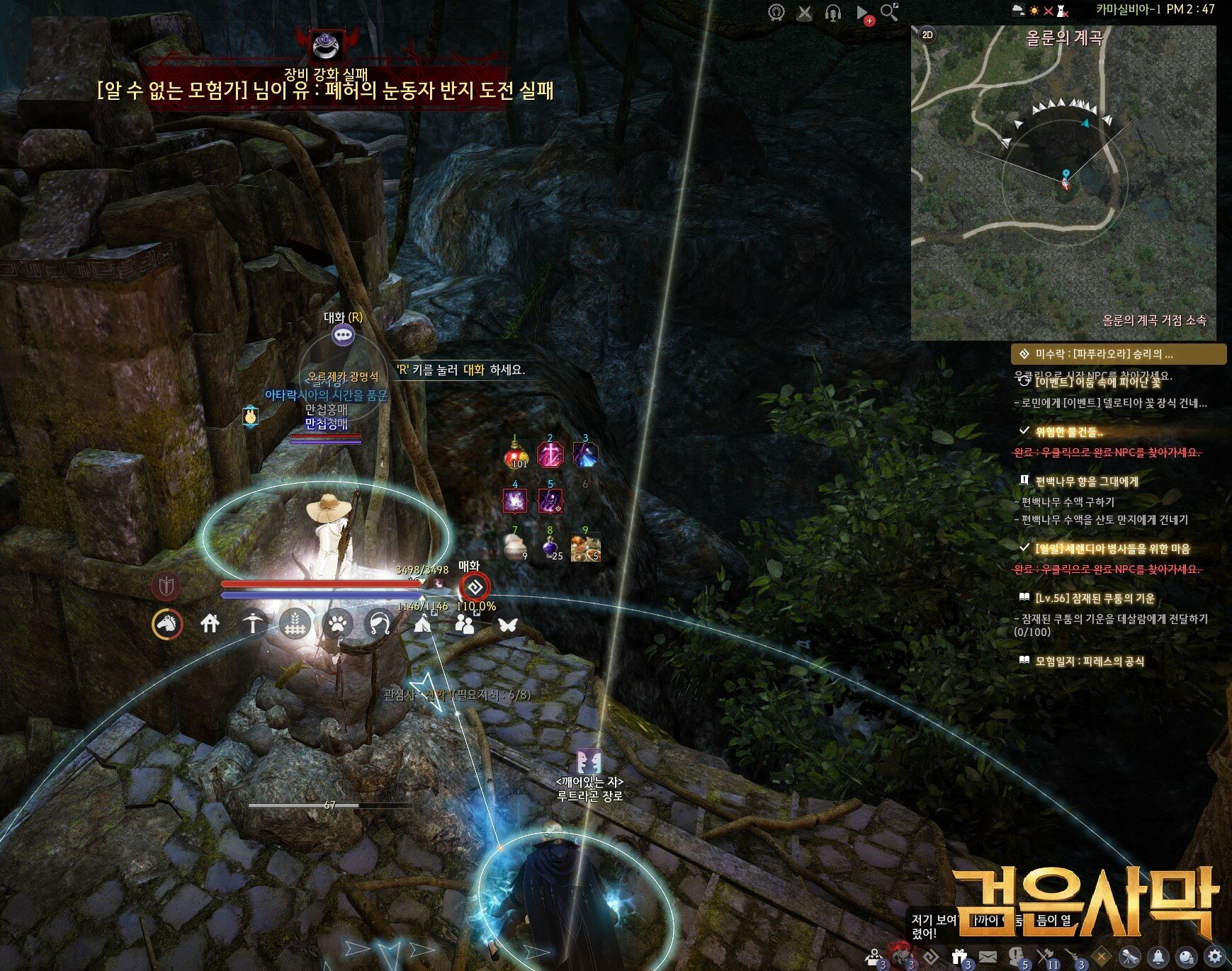
Task: Select the pickaxe worker icon
Action: (252, 624)
